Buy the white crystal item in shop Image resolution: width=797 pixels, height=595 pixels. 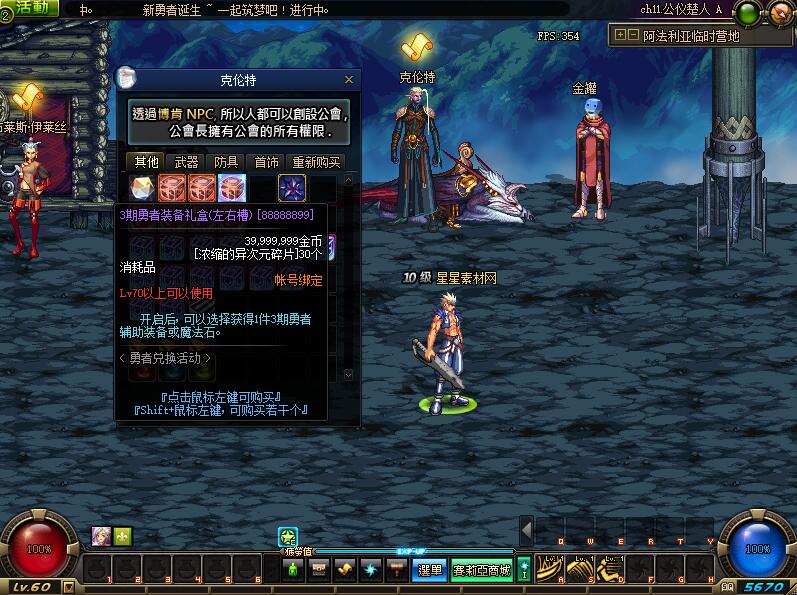(142, 188)
